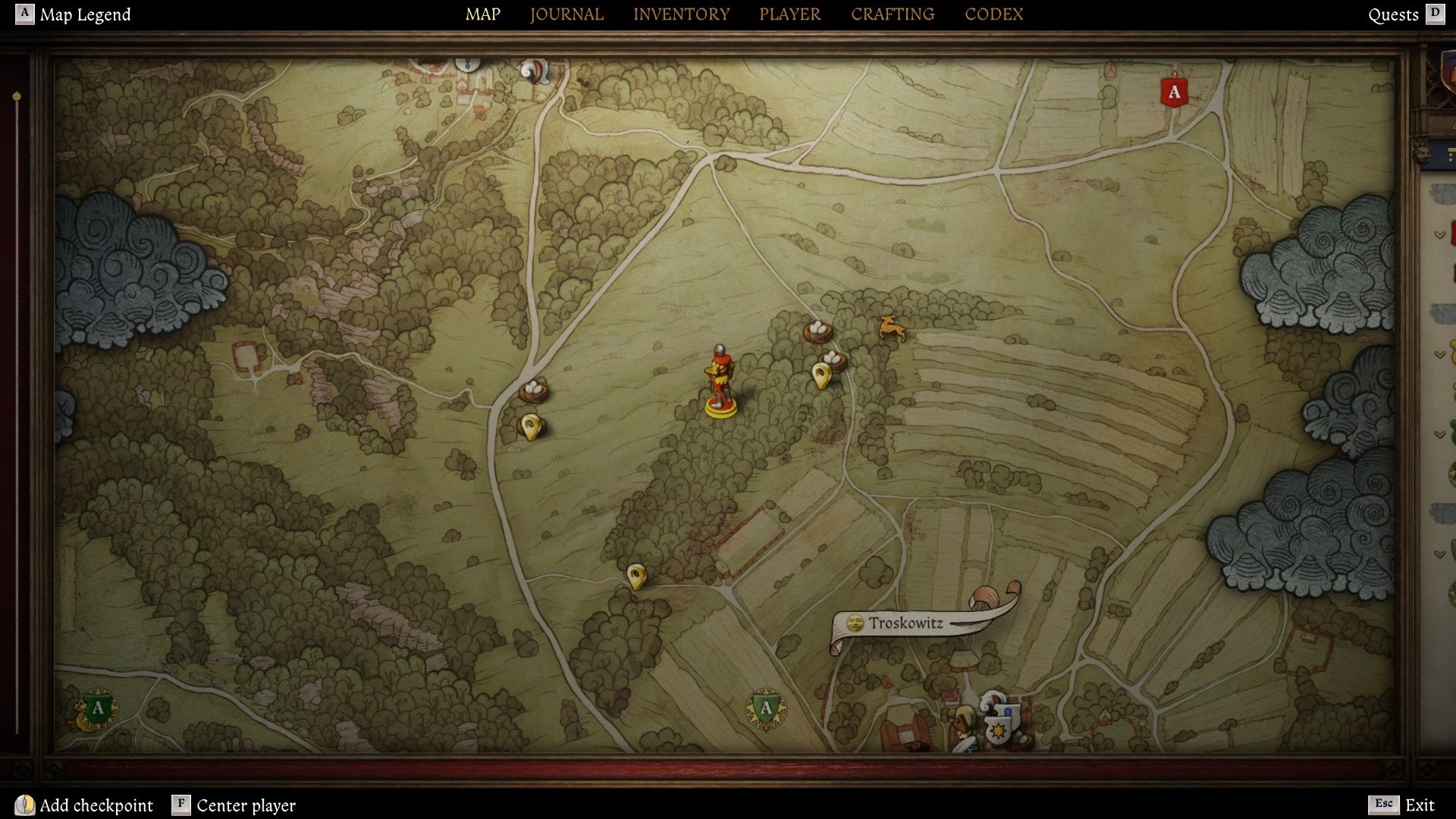Click the face crest on the Troskowitz banner

tap(855, 621)
